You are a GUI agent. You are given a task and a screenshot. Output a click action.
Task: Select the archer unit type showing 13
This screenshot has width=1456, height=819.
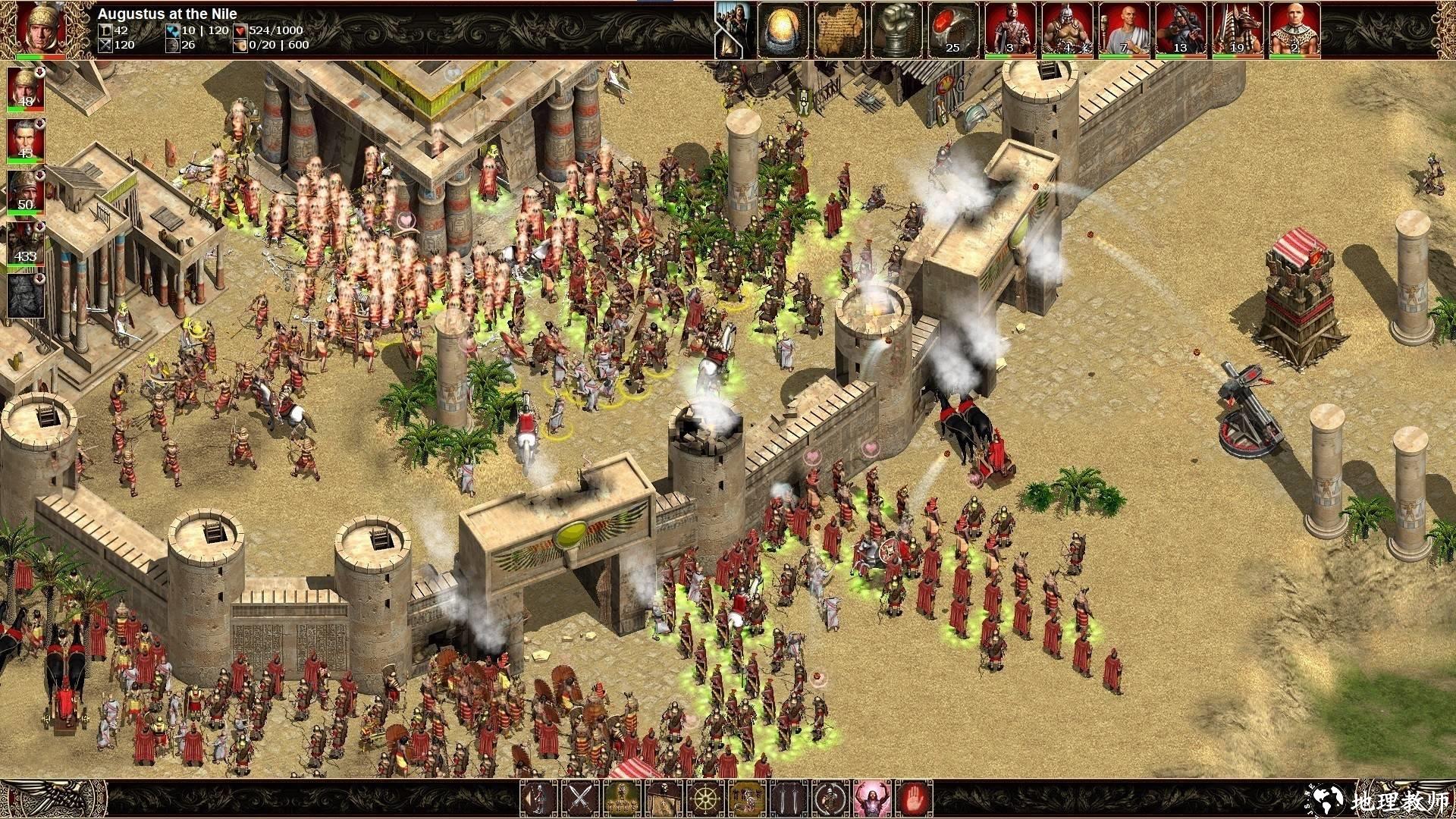1181,30
